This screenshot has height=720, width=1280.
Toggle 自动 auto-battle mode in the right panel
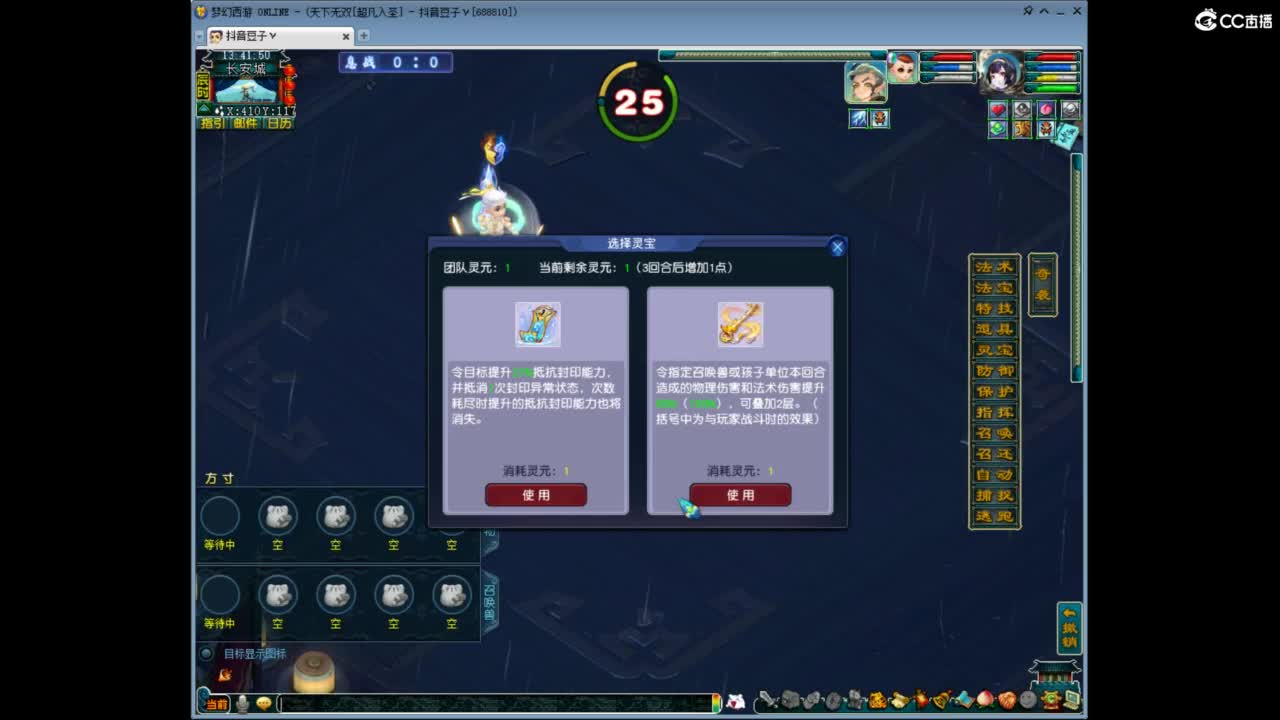(995, 474)
